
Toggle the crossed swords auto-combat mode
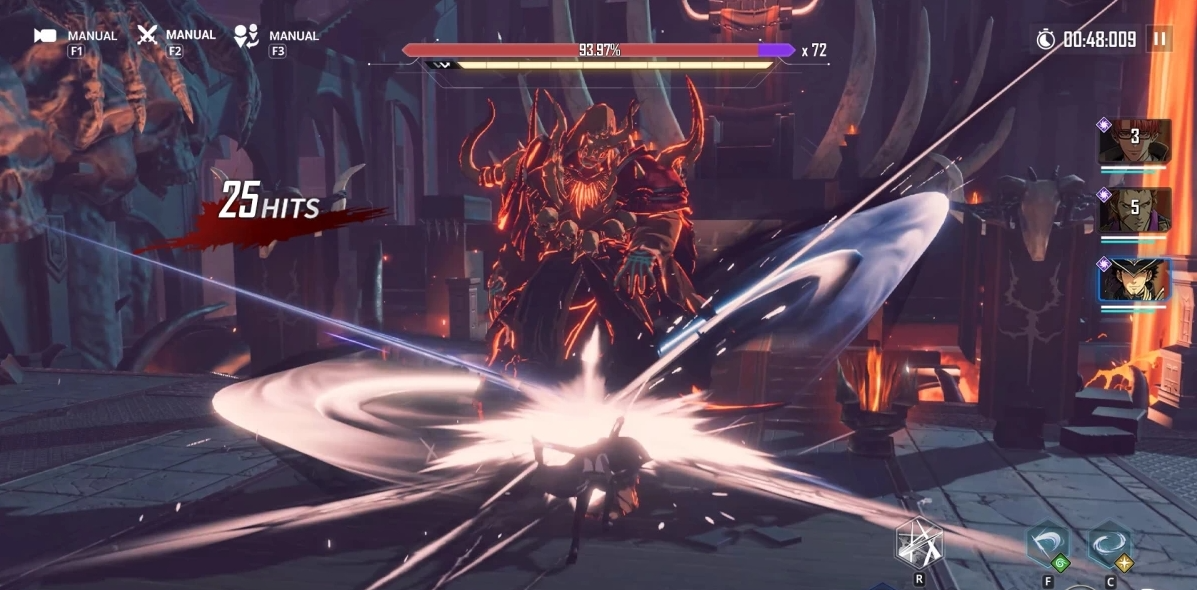tap(148, 35)
